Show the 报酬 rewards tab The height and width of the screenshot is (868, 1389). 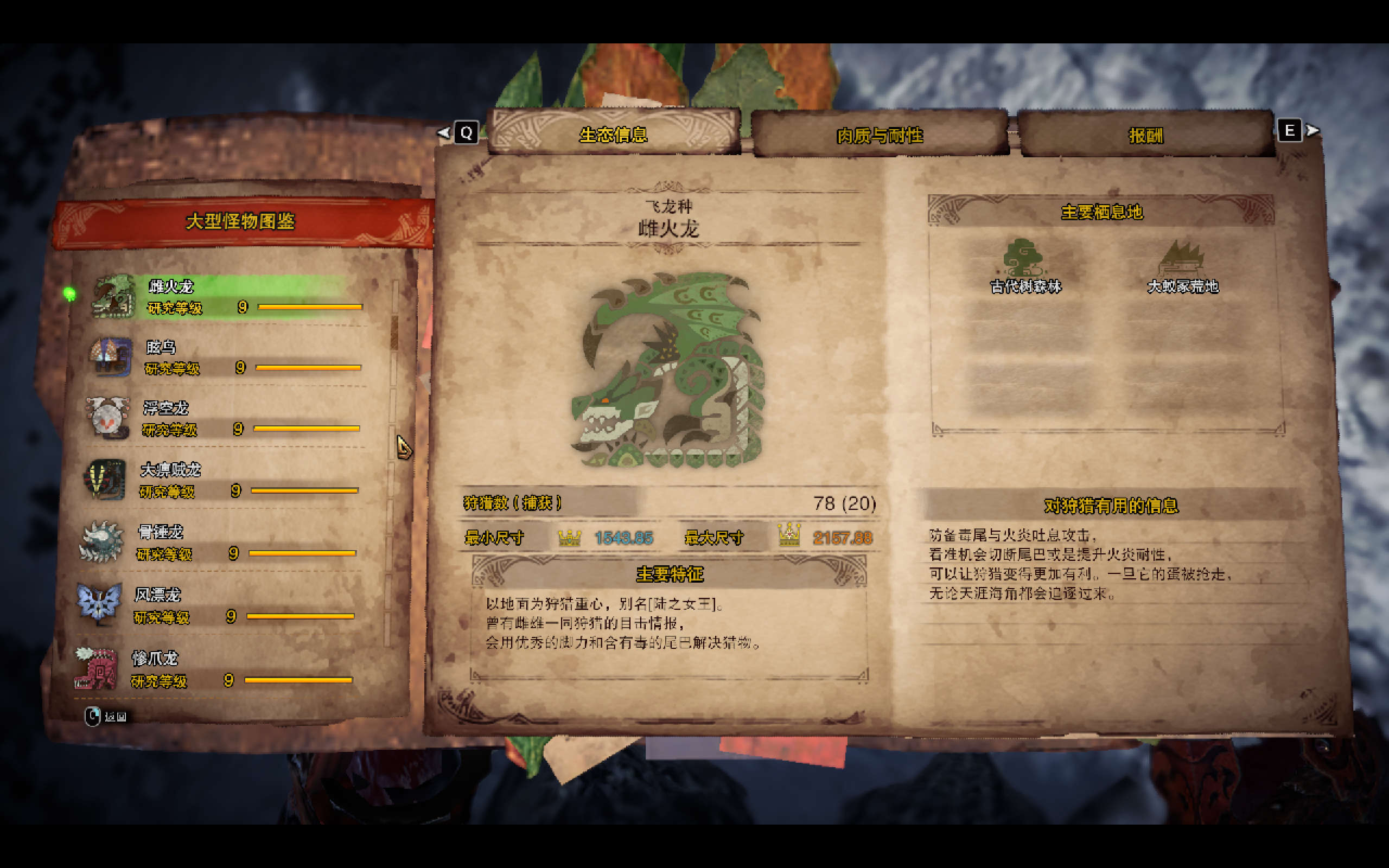pyautogui.click(x=1145, y=136)
